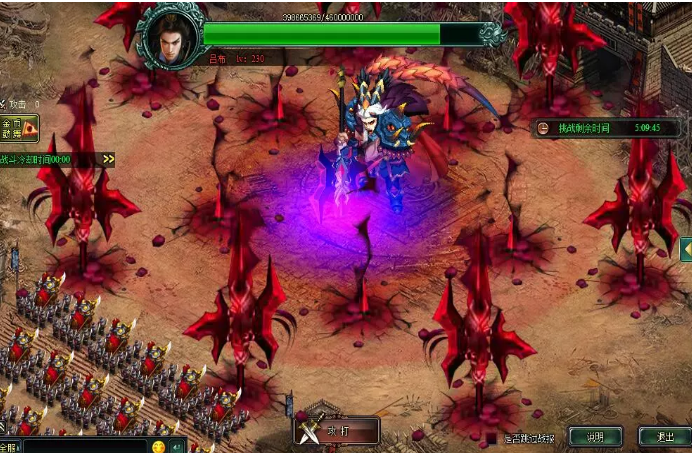Activate the 金币鼓舞 gold inspire button
This screenshot has width=692, height=453.
[x=19, y=127]
